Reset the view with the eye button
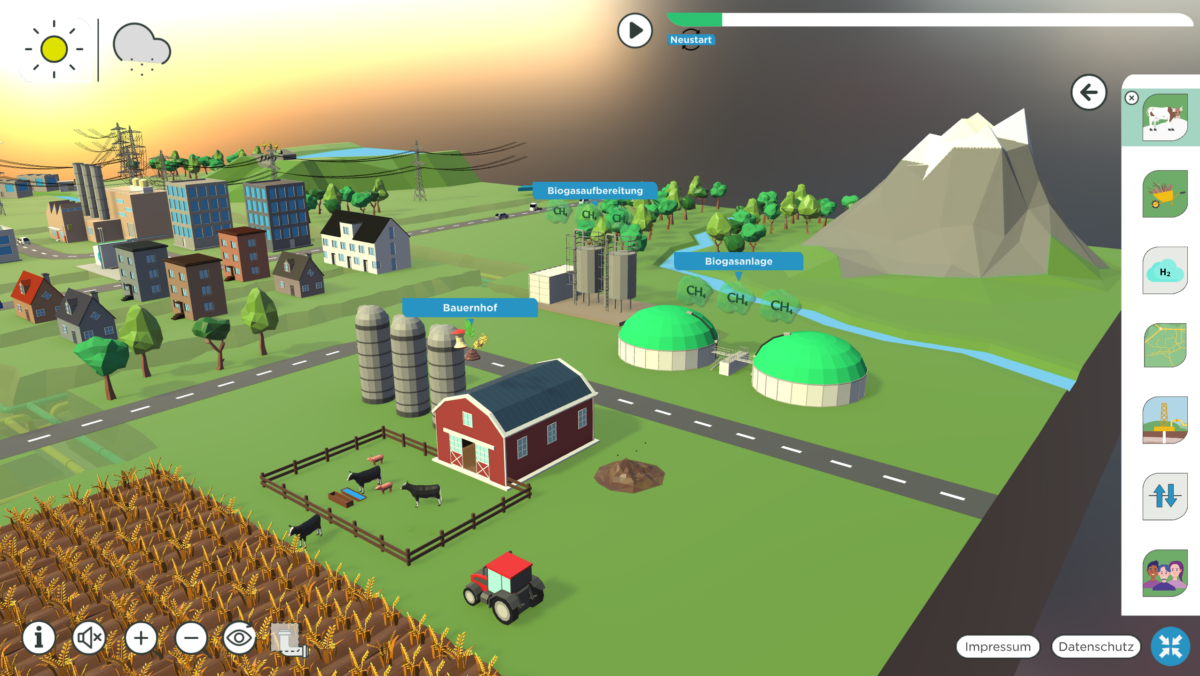Screen dimensions: 1200x676 [x=240, y=637]
